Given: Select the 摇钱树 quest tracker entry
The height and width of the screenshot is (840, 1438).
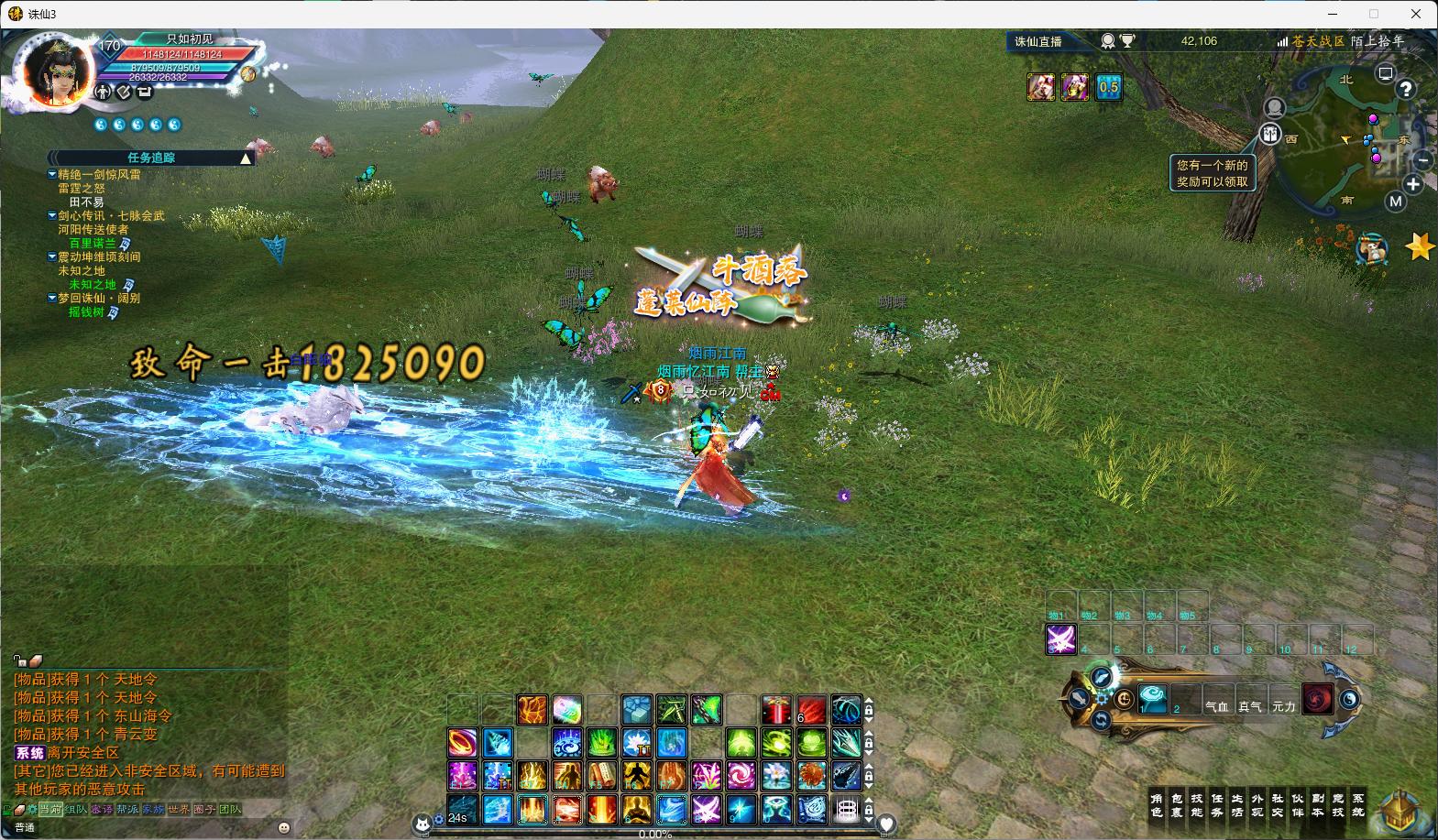Looking at the screenshot, I should point(87,312).
